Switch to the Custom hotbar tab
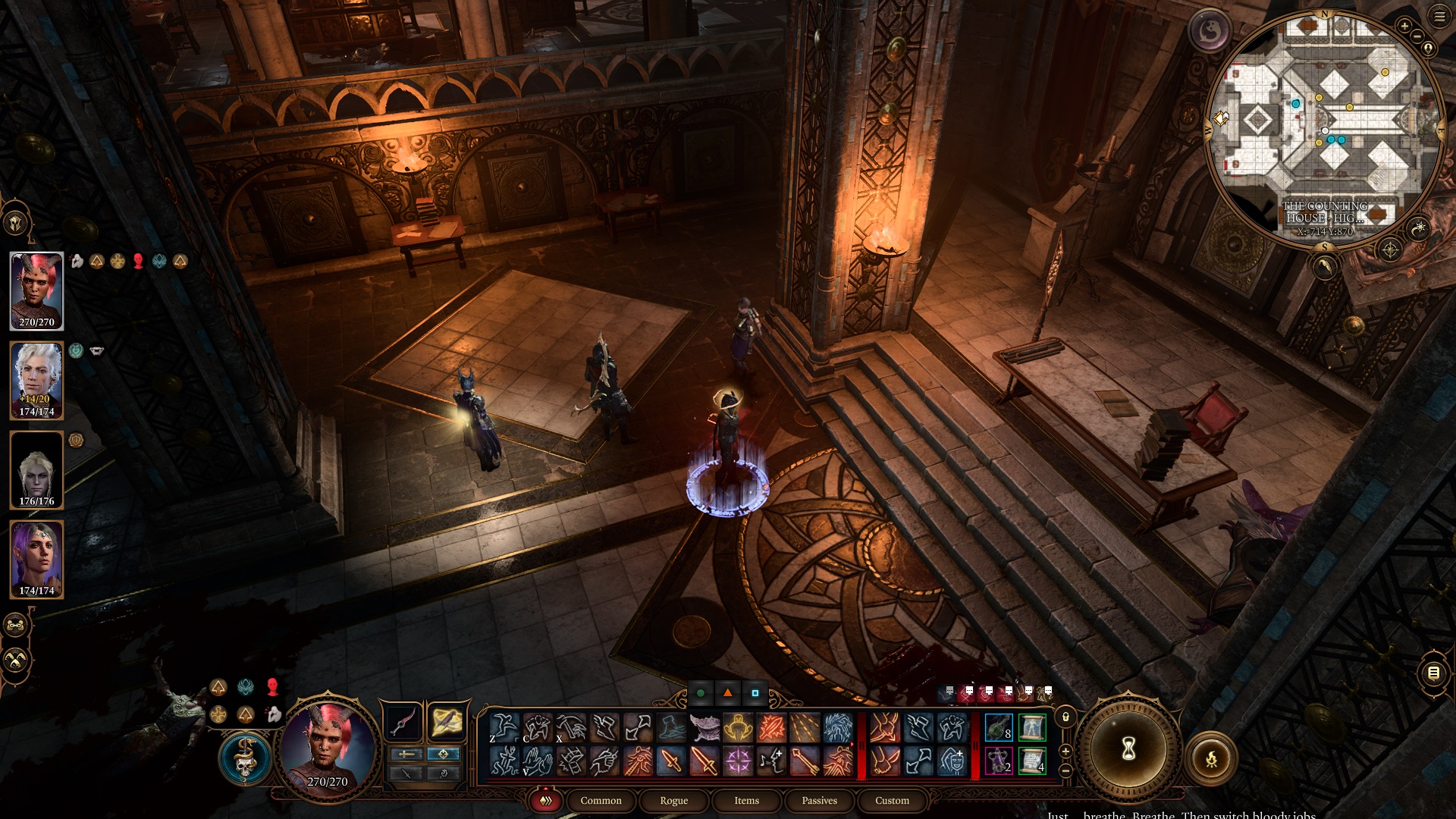The height and width of the screenshot is (819, 1456). tap(892, 801)
